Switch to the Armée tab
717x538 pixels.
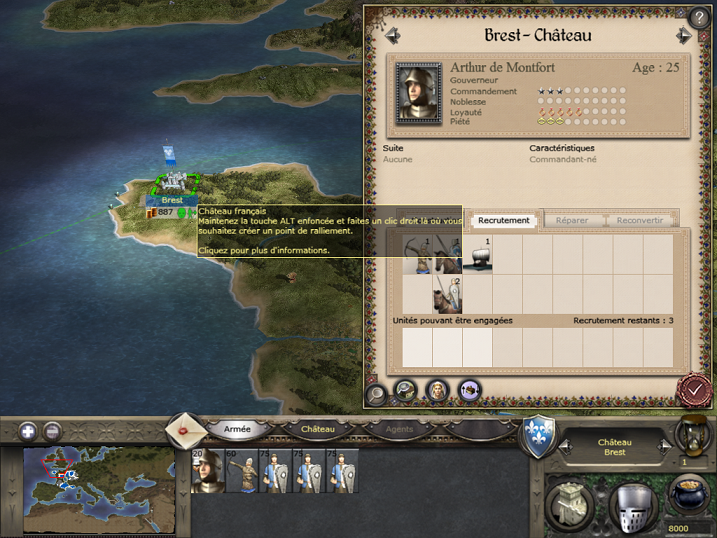(237, 429)
